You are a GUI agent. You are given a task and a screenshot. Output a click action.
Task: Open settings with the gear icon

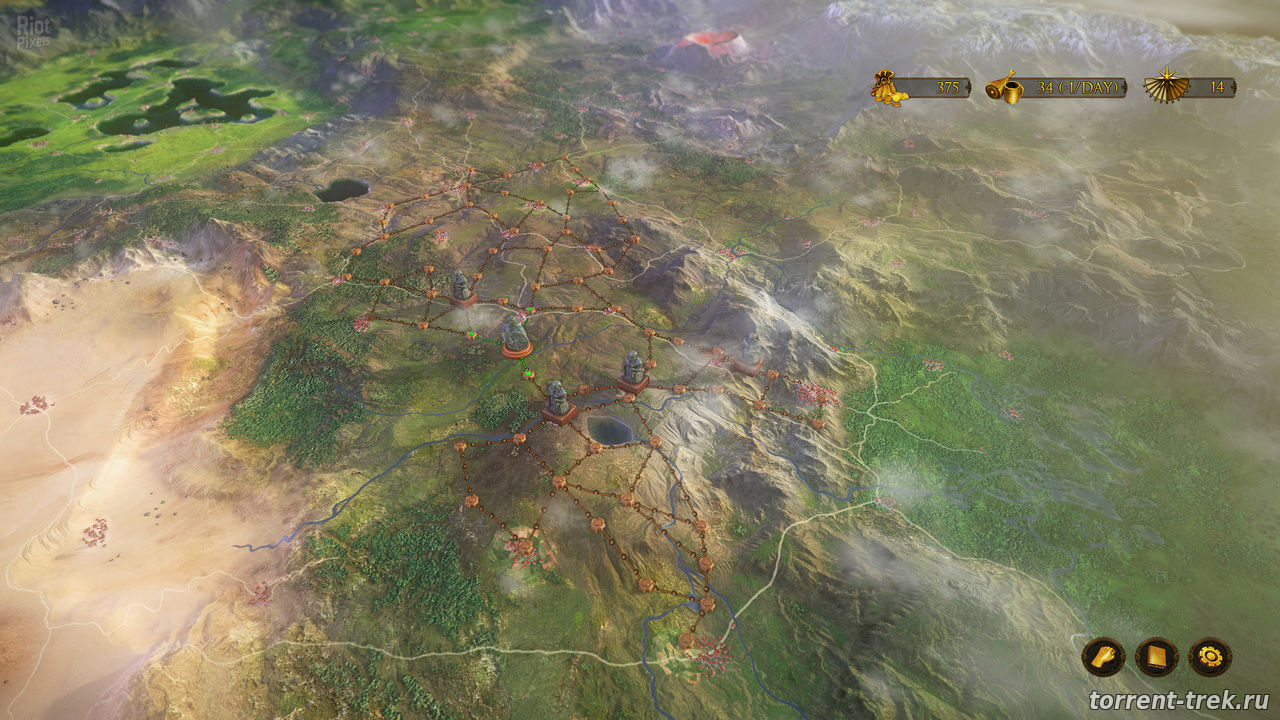point(1210,657)
